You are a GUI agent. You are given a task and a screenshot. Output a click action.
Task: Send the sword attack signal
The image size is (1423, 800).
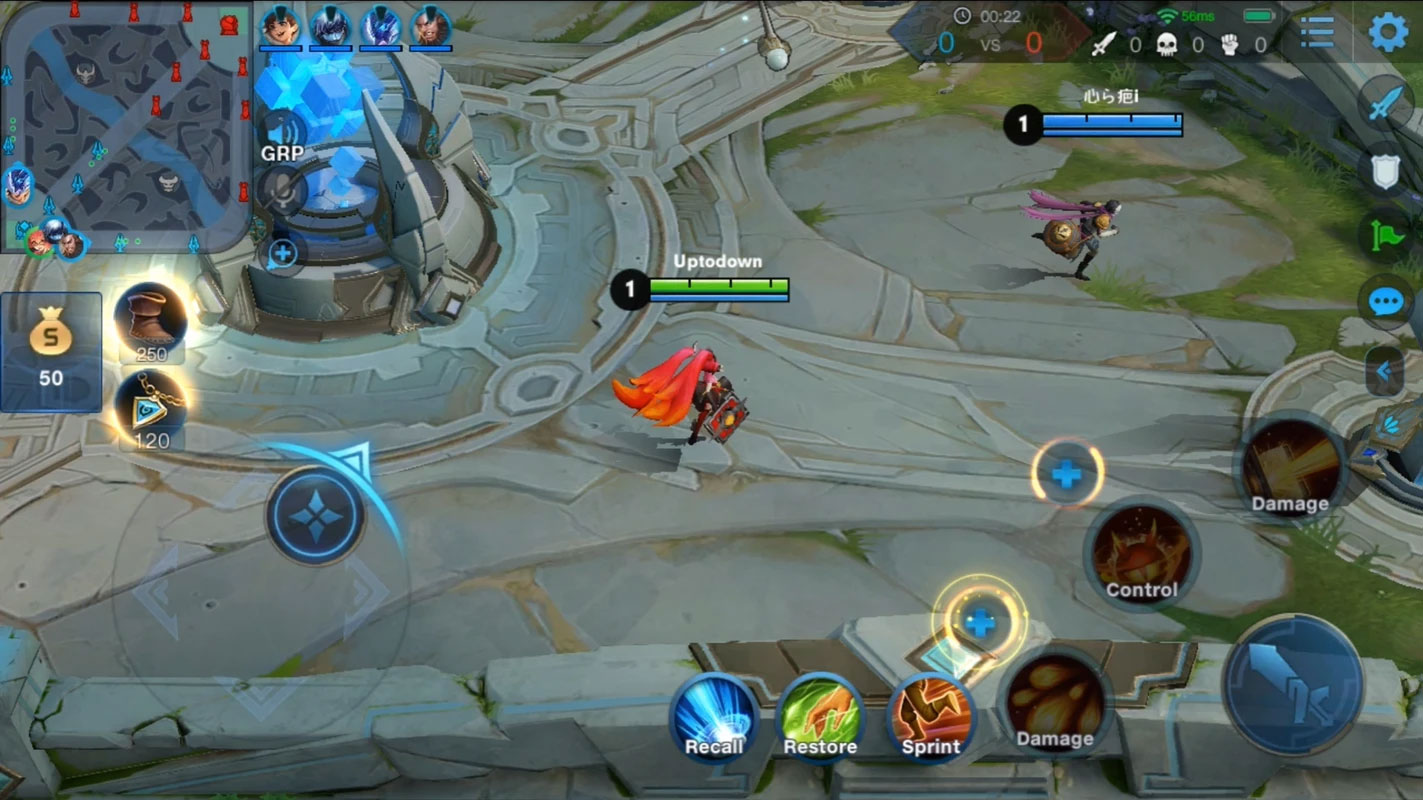1386,104
